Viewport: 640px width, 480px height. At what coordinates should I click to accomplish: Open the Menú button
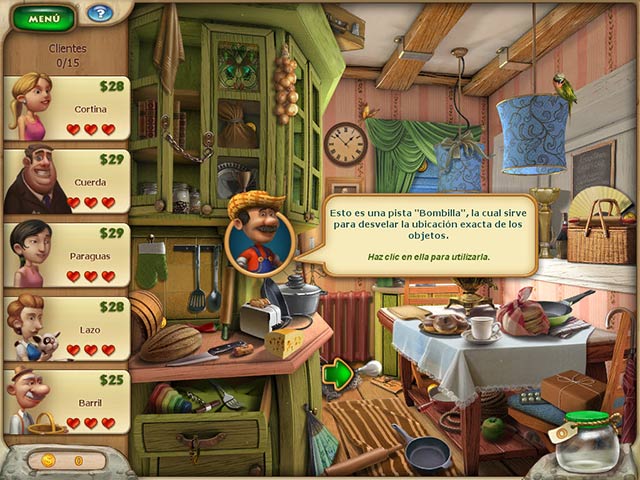pos(43,17)
